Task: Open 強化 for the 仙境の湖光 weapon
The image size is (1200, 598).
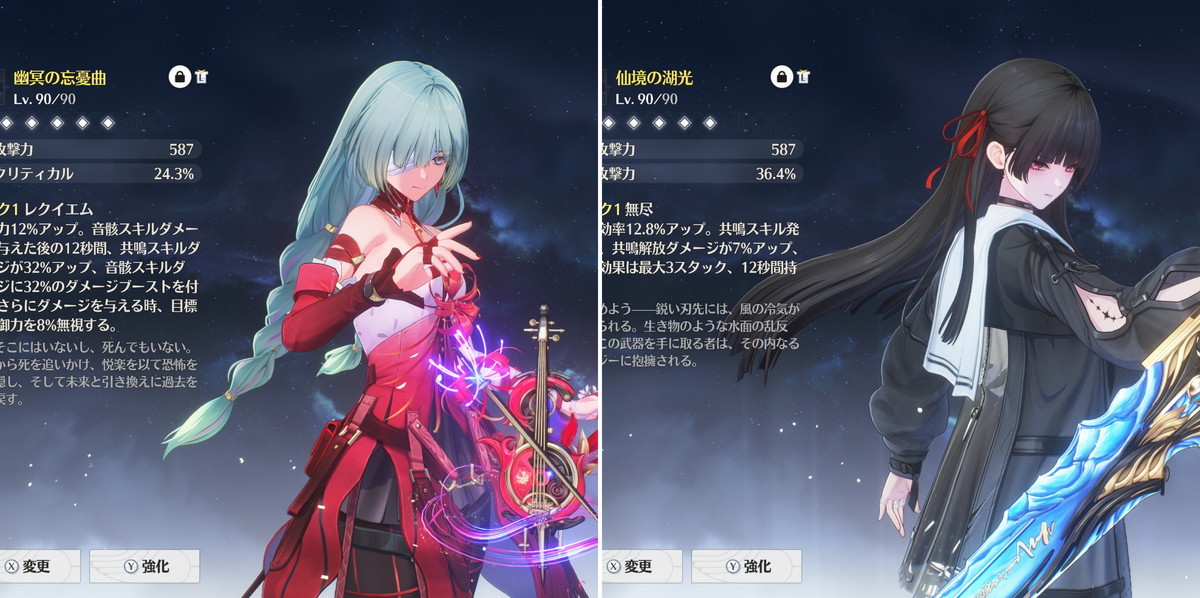Action: (x=746, y=566)
